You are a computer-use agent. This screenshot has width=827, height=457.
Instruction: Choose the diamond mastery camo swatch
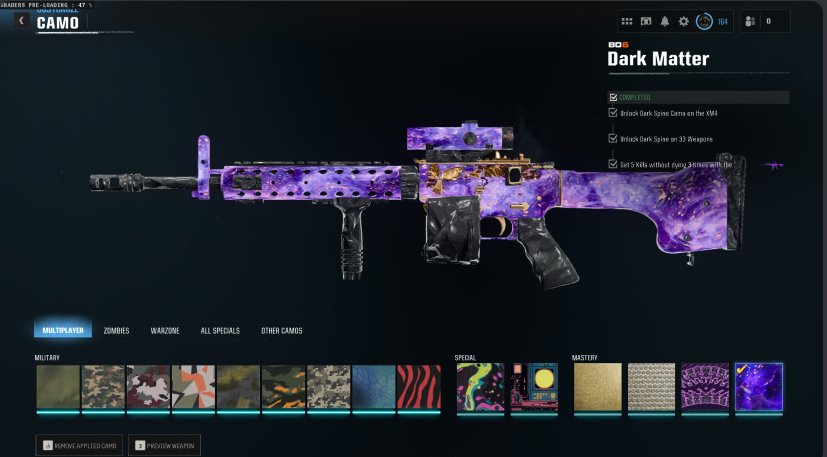[x=650, y=387]
